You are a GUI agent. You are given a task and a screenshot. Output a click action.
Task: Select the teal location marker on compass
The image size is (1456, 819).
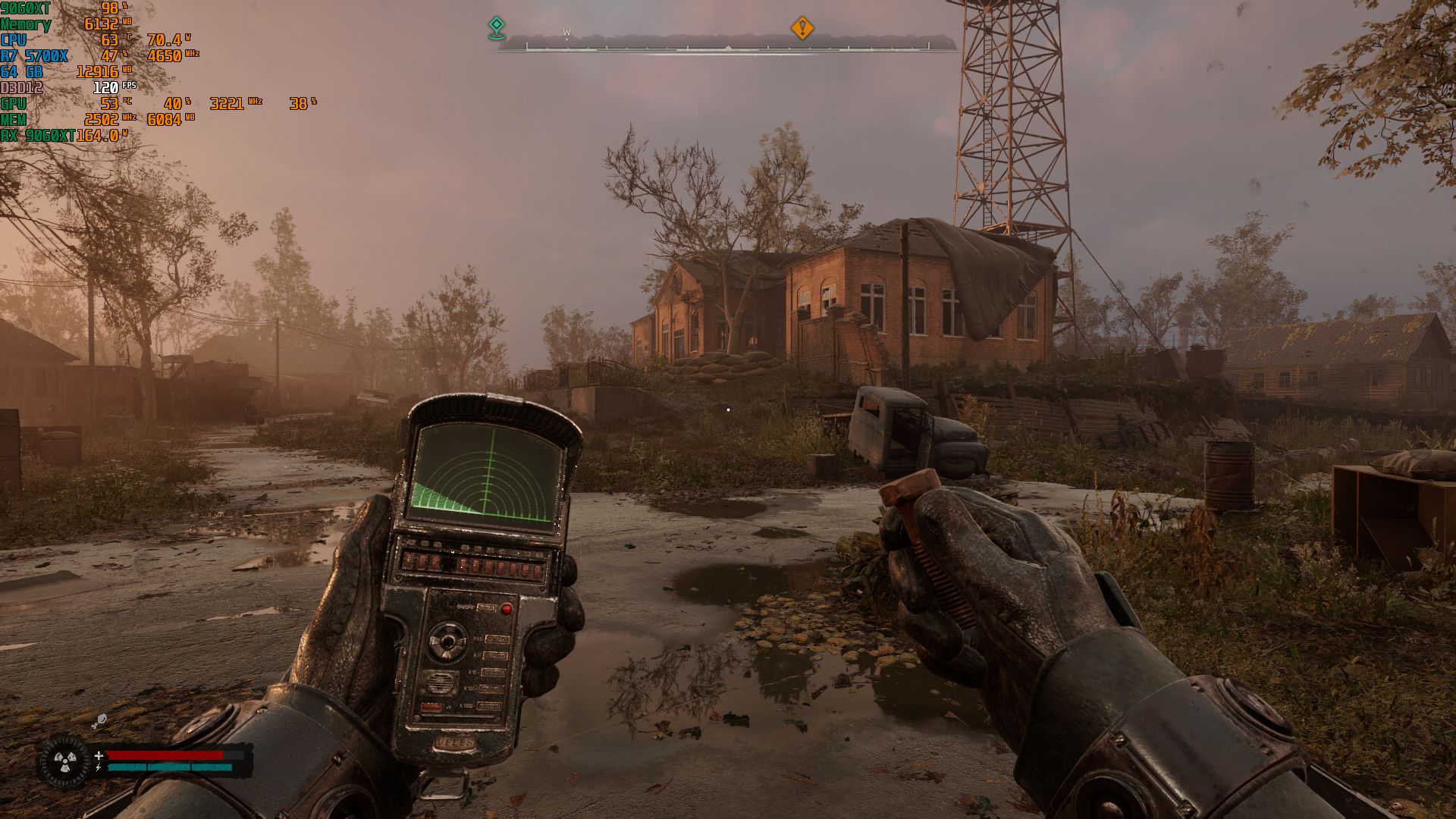496,27
